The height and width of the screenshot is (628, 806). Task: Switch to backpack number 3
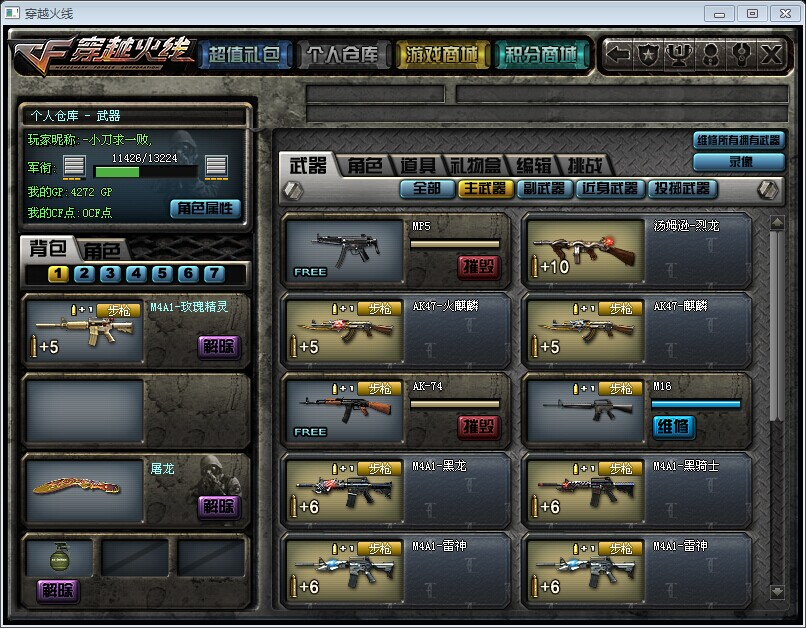point(110,274)
